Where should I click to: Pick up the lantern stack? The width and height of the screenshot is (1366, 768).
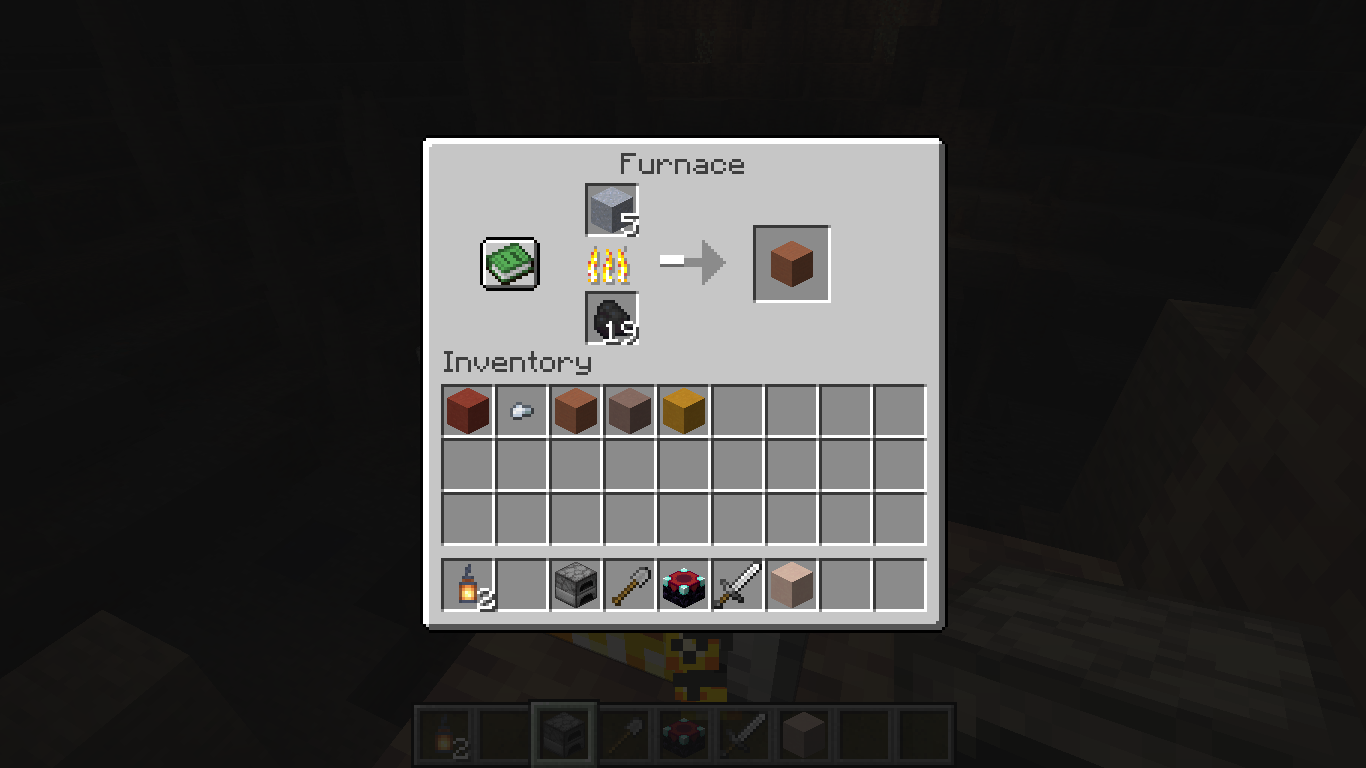[468, 585]
